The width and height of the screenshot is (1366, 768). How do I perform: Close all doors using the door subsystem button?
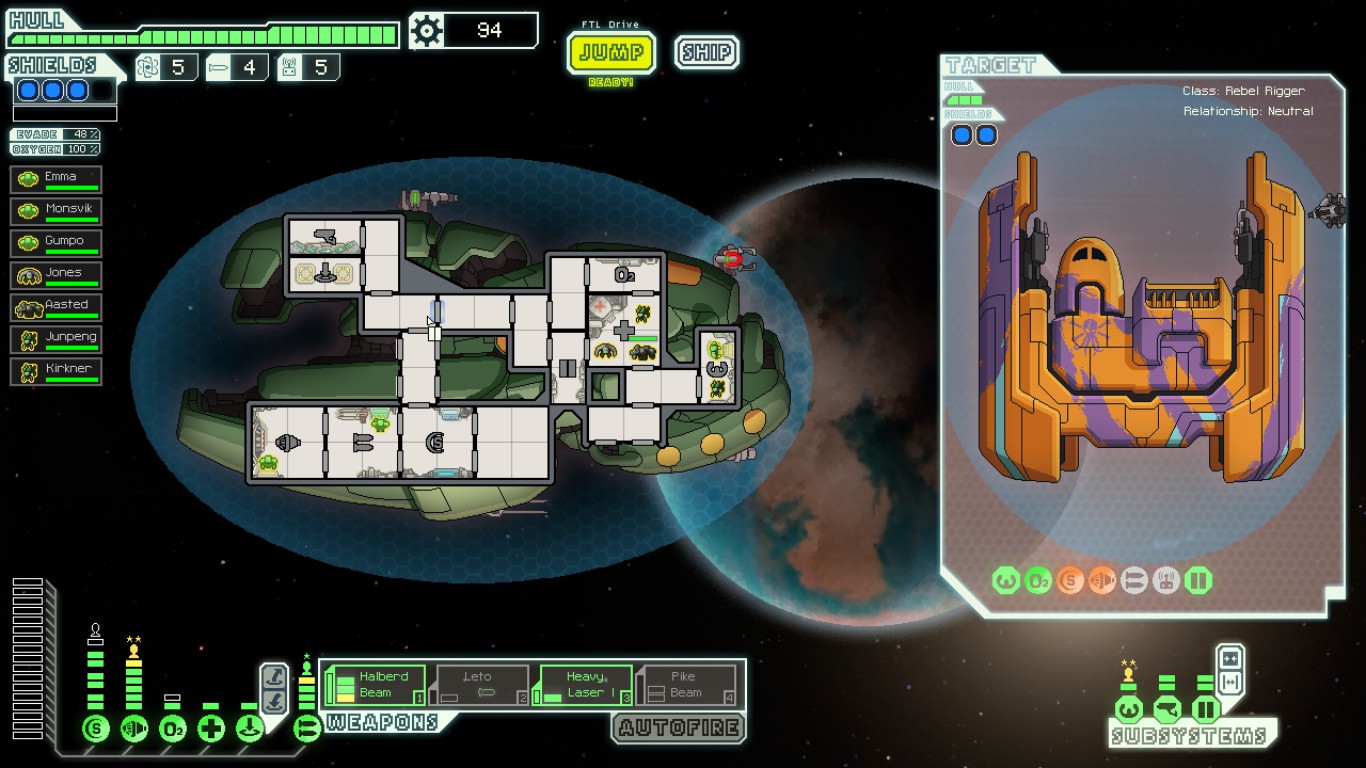click(x=1230, y=659)
